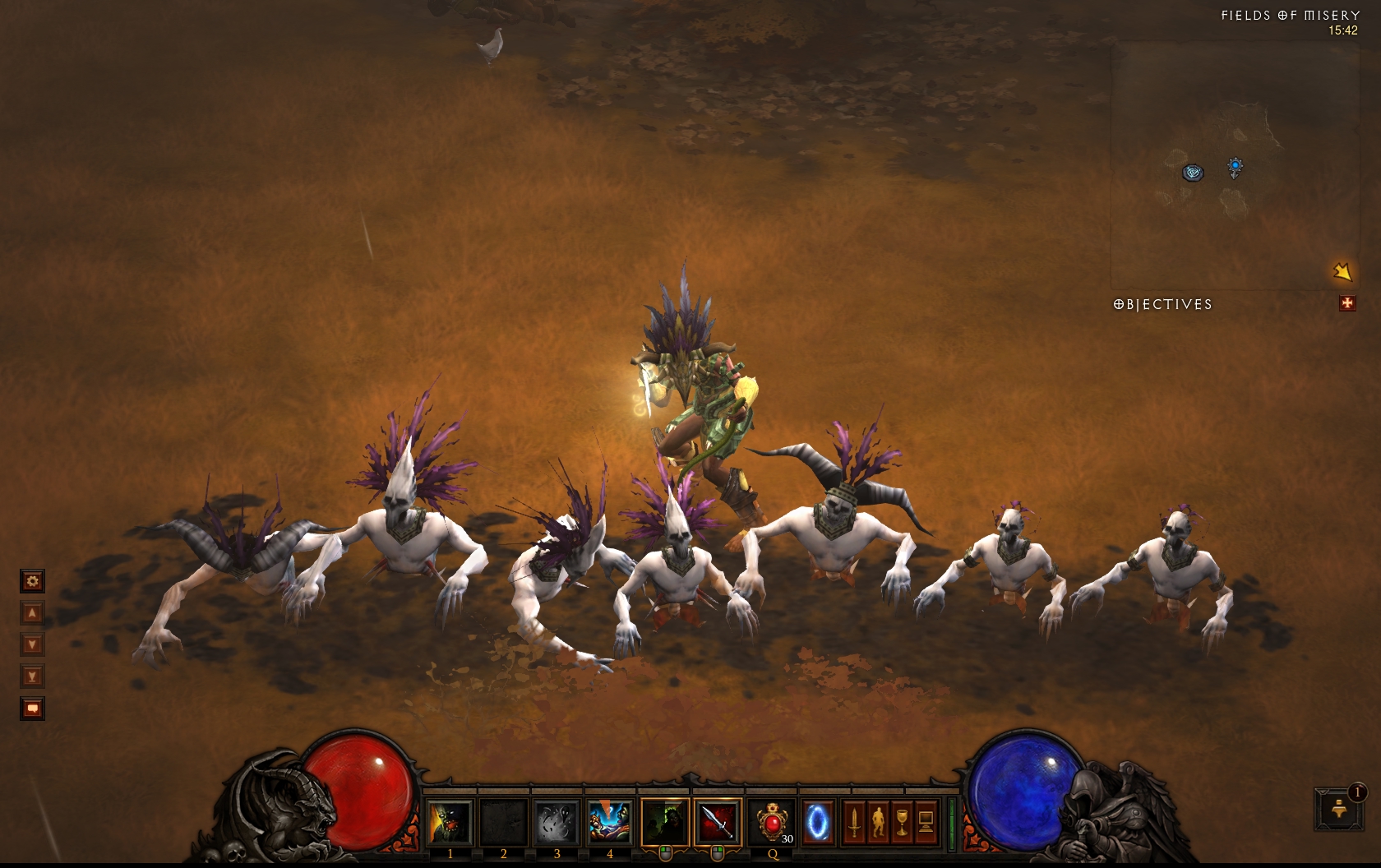This screenshot has height=868, width=1381.
Task: Select the dagger right-mouse skill
Action: tap(717, 822)
